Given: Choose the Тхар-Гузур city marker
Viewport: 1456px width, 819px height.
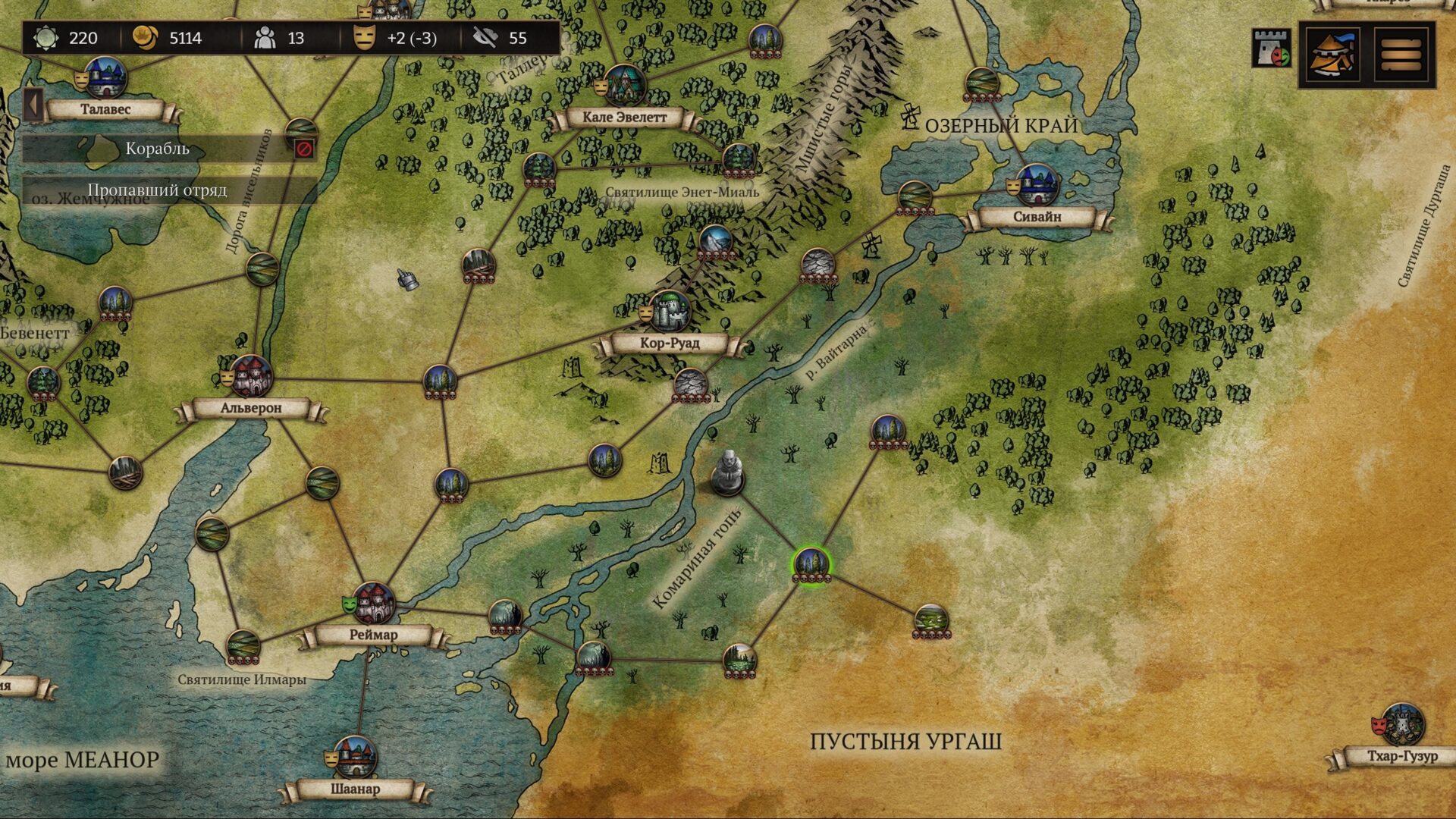Looking at the screenshot, I should click(x=1402, y=724).
